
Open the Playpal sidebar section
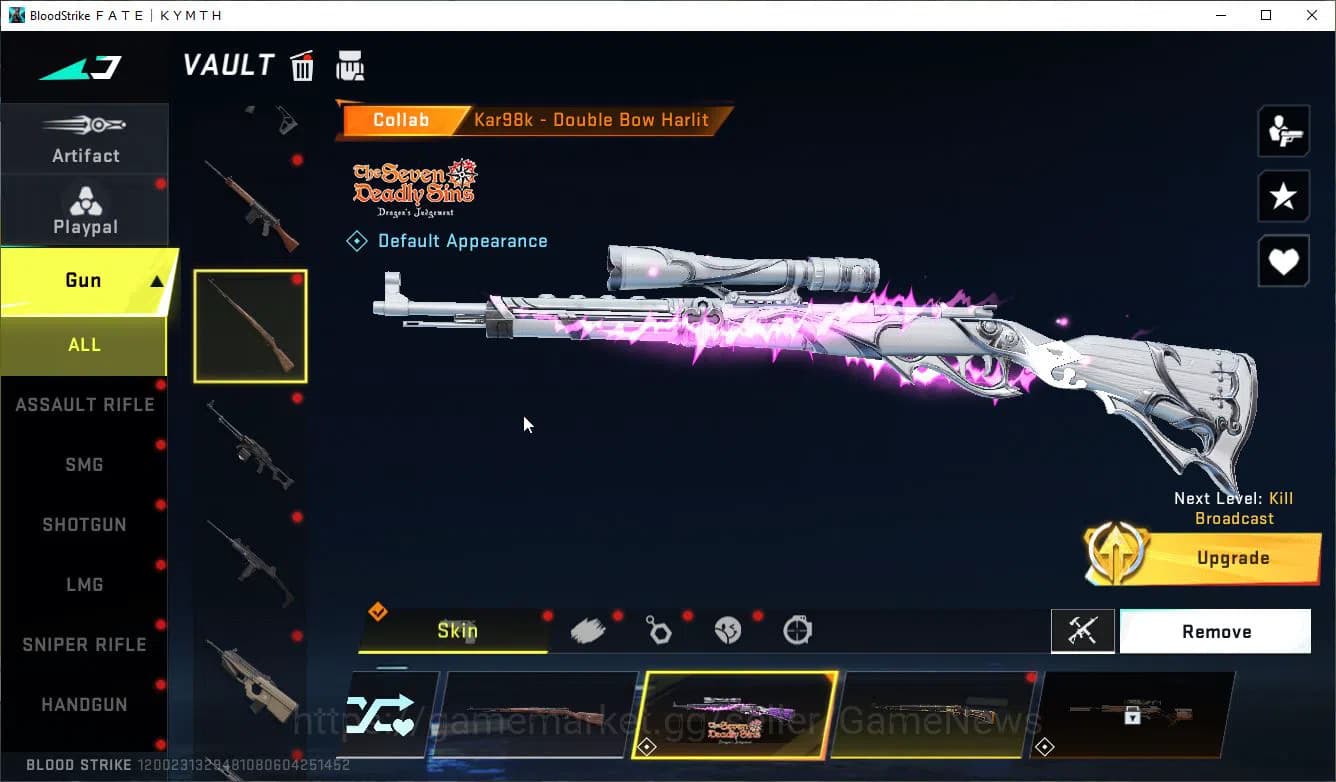(x=85, y=210)
